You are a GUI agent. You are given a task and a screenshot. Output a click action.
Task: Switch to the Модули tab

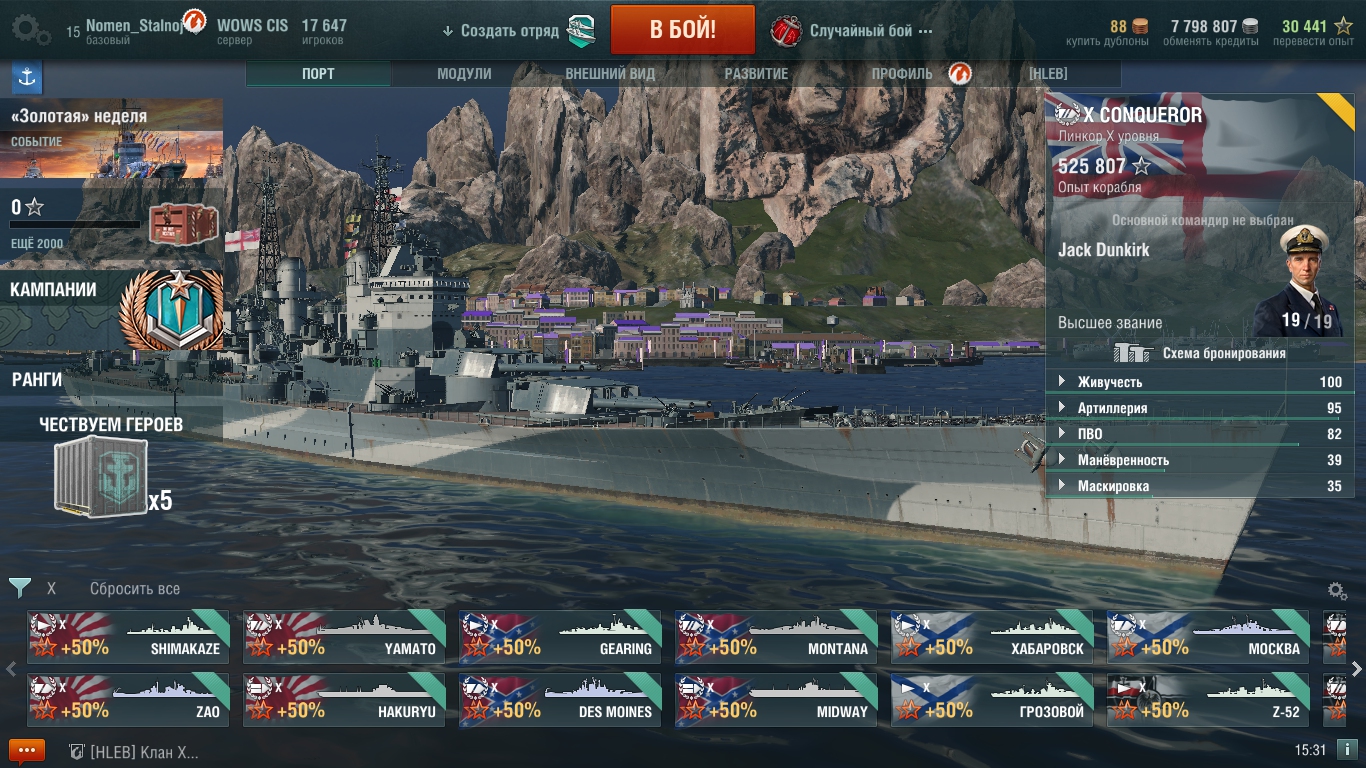coord(464,74)
